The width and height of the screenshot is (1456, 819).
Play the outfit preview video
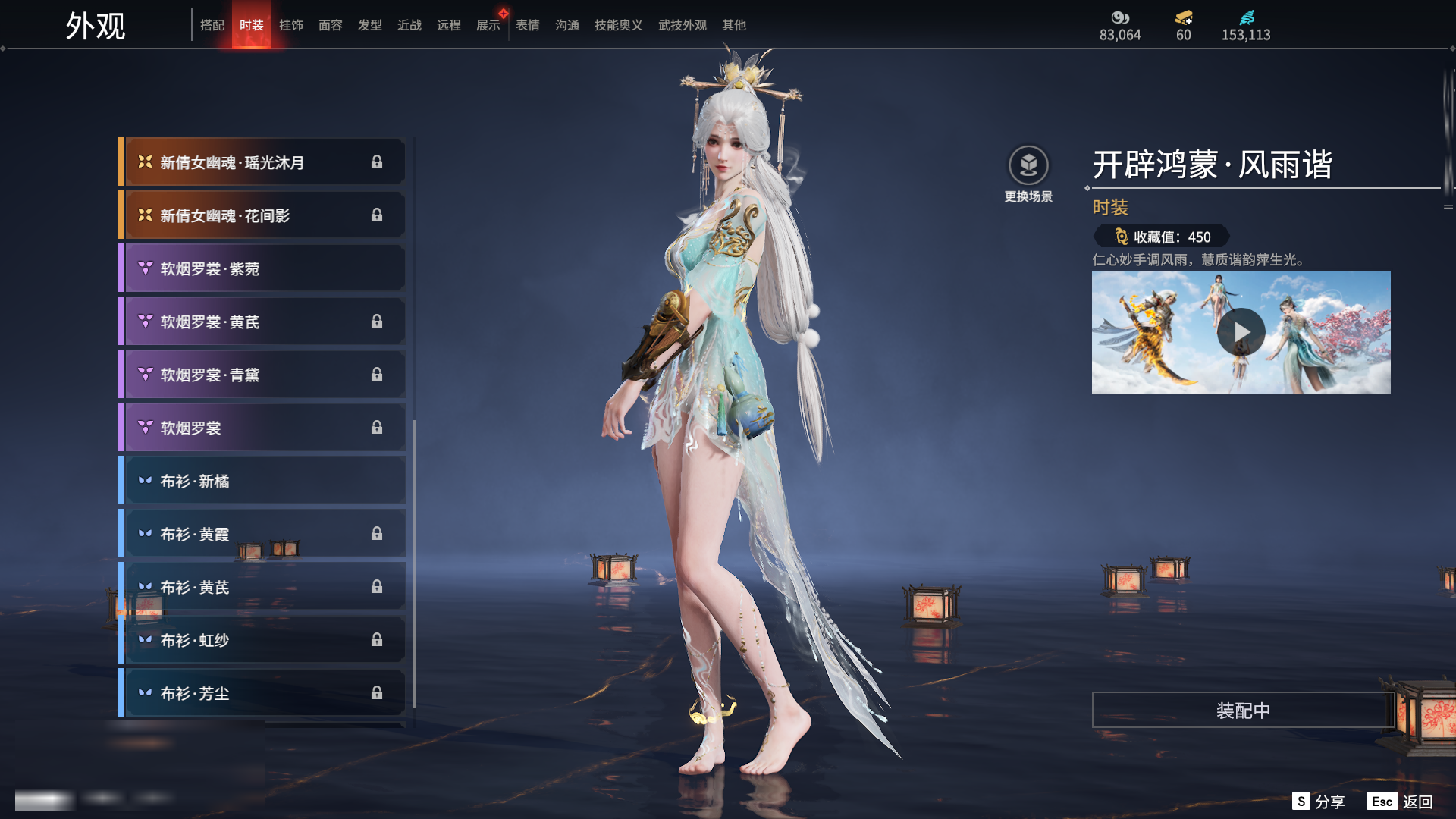tap(1241, 332)
